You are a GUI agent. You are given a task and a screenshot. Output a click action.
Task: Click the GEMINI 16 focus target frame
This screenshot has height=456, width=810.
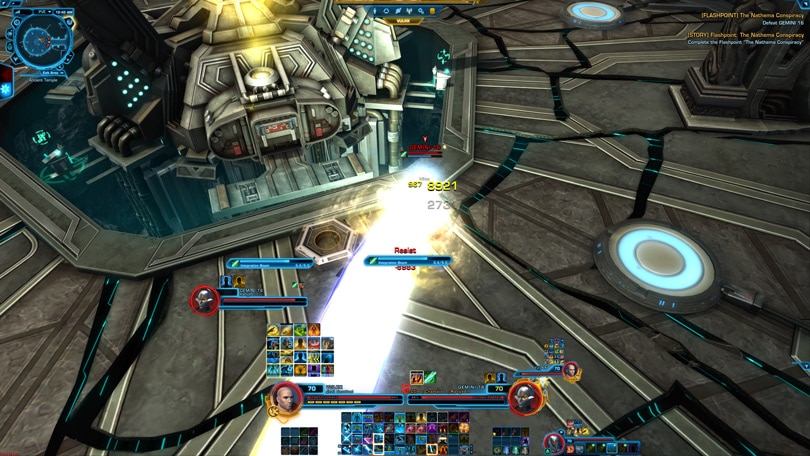(206, 299)
